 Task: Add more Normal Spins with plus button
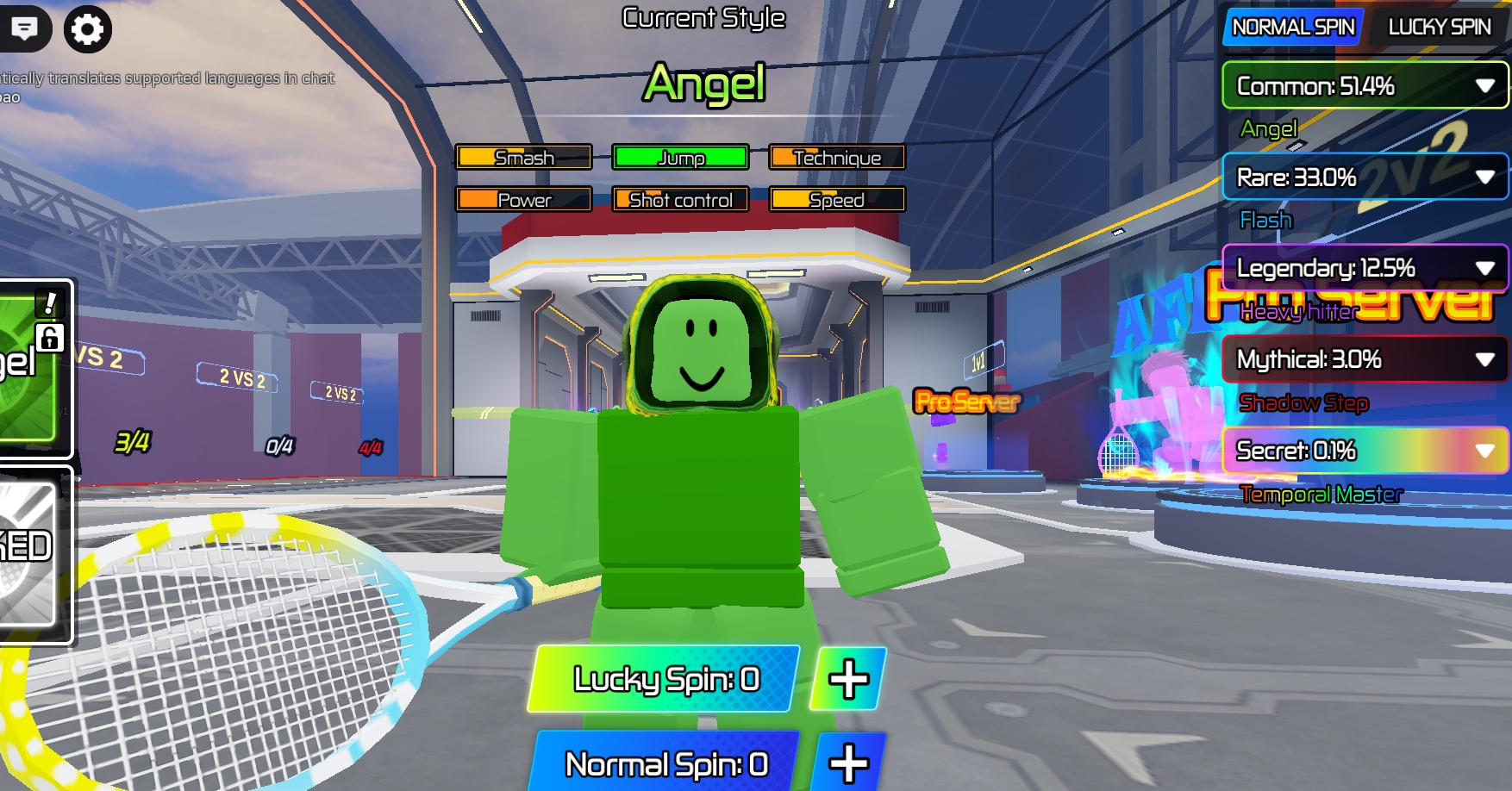(848, 763)
